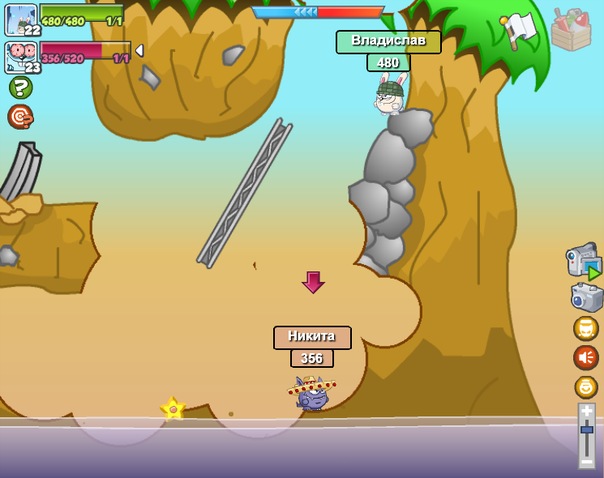Toggle sound with the red speaker button
The width and height of the screenshot is (604, 478).
pyautogui.click(x=586, y=357)
